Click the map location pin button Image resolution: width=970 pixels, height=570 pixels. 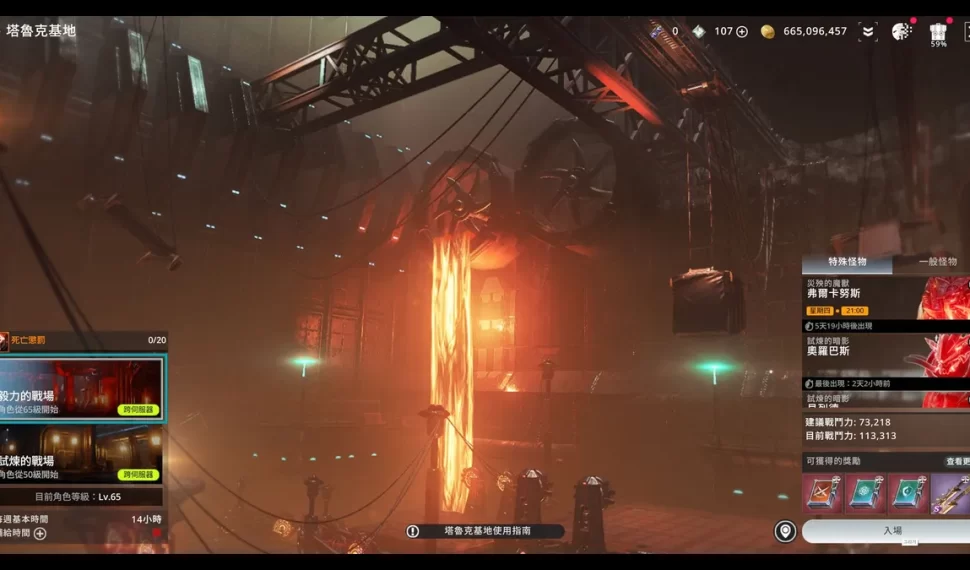[785, 531]
